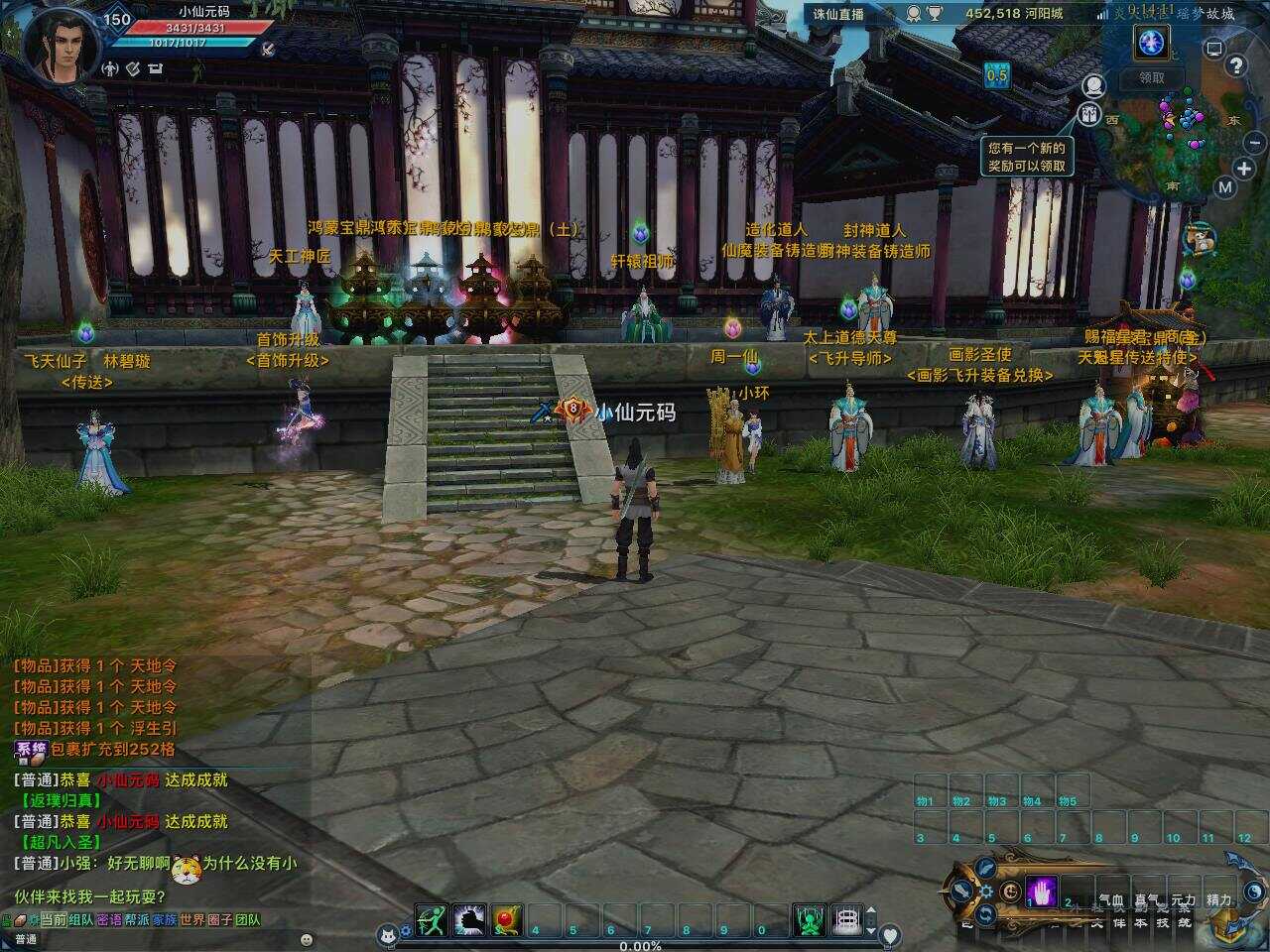Zoom in the minimap with plus
Viewport: 1270px width, 952px height.
pos(1244,169)
